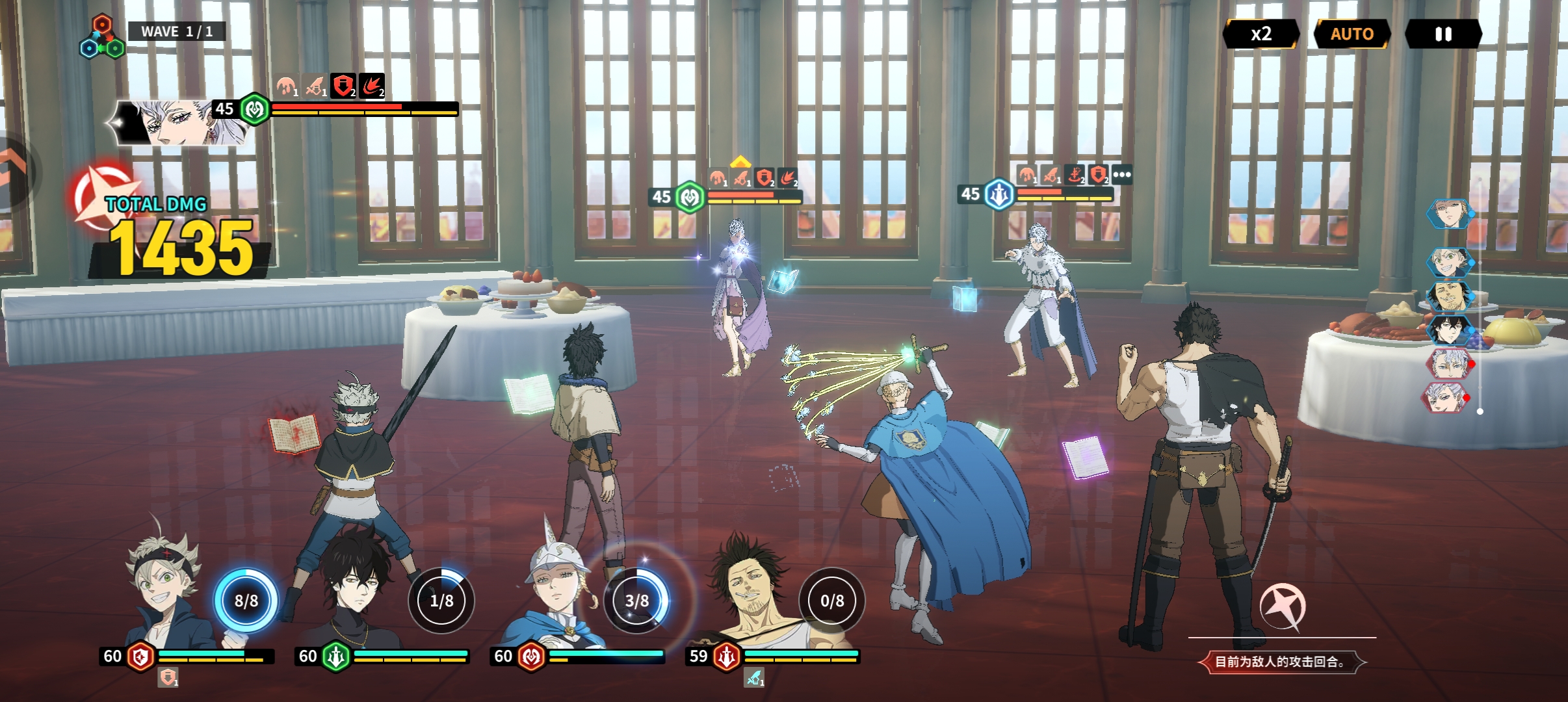Screen dimensions: 1568x702
Task: Tap the 3/8 skill gauge
Action: tap(636, 601)
